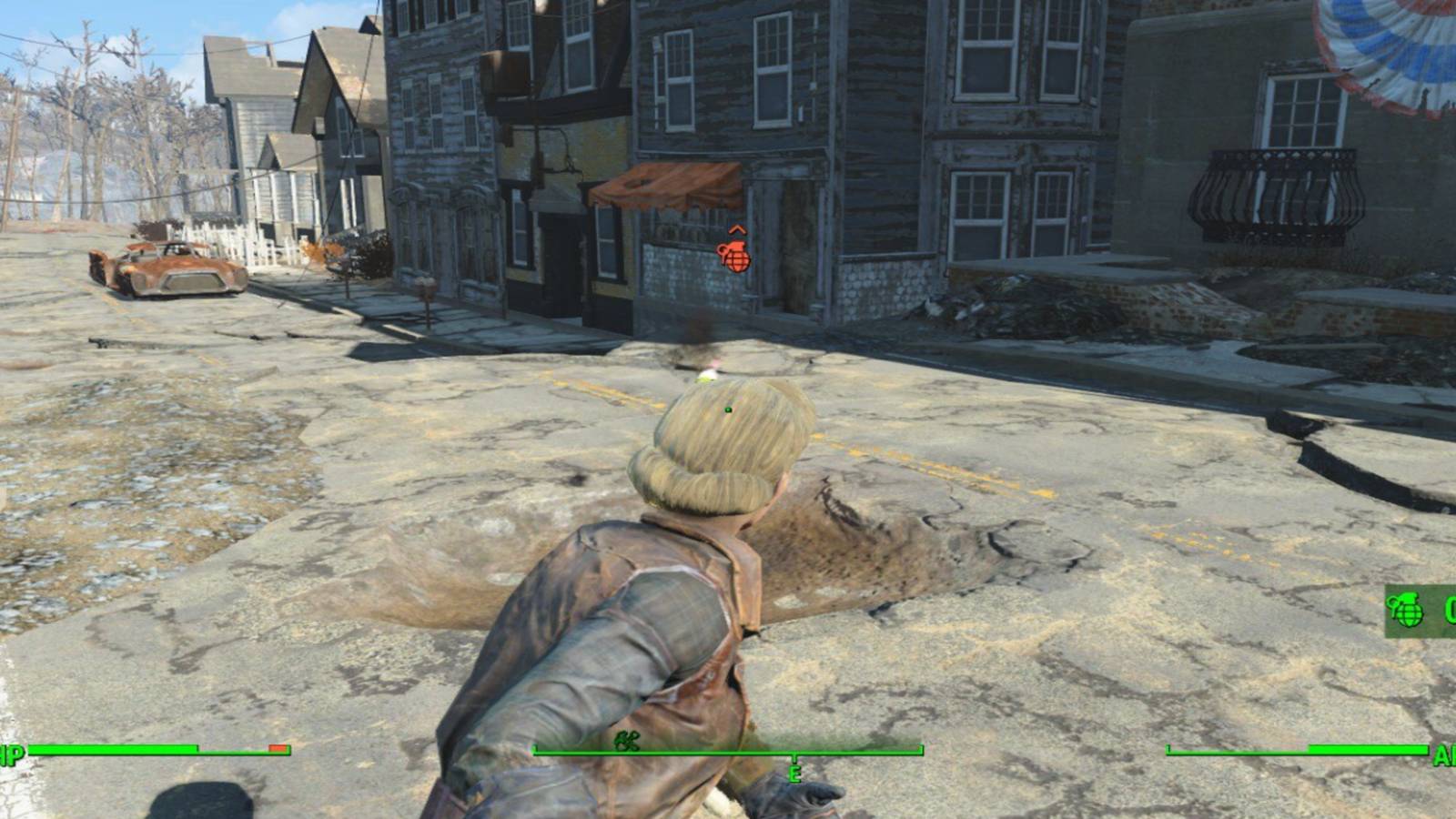The image size is (1456, 819).
Task: Click the E direction letter on the compass
Action: pos(794,774)
